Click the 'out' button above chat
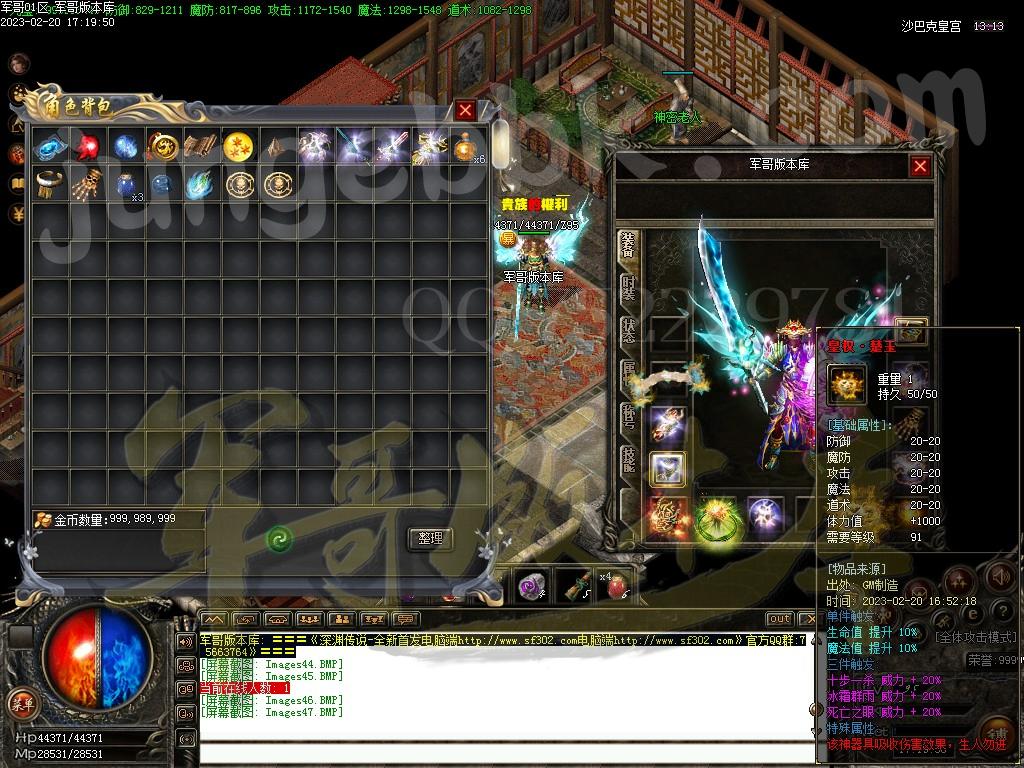 point(779,619)
